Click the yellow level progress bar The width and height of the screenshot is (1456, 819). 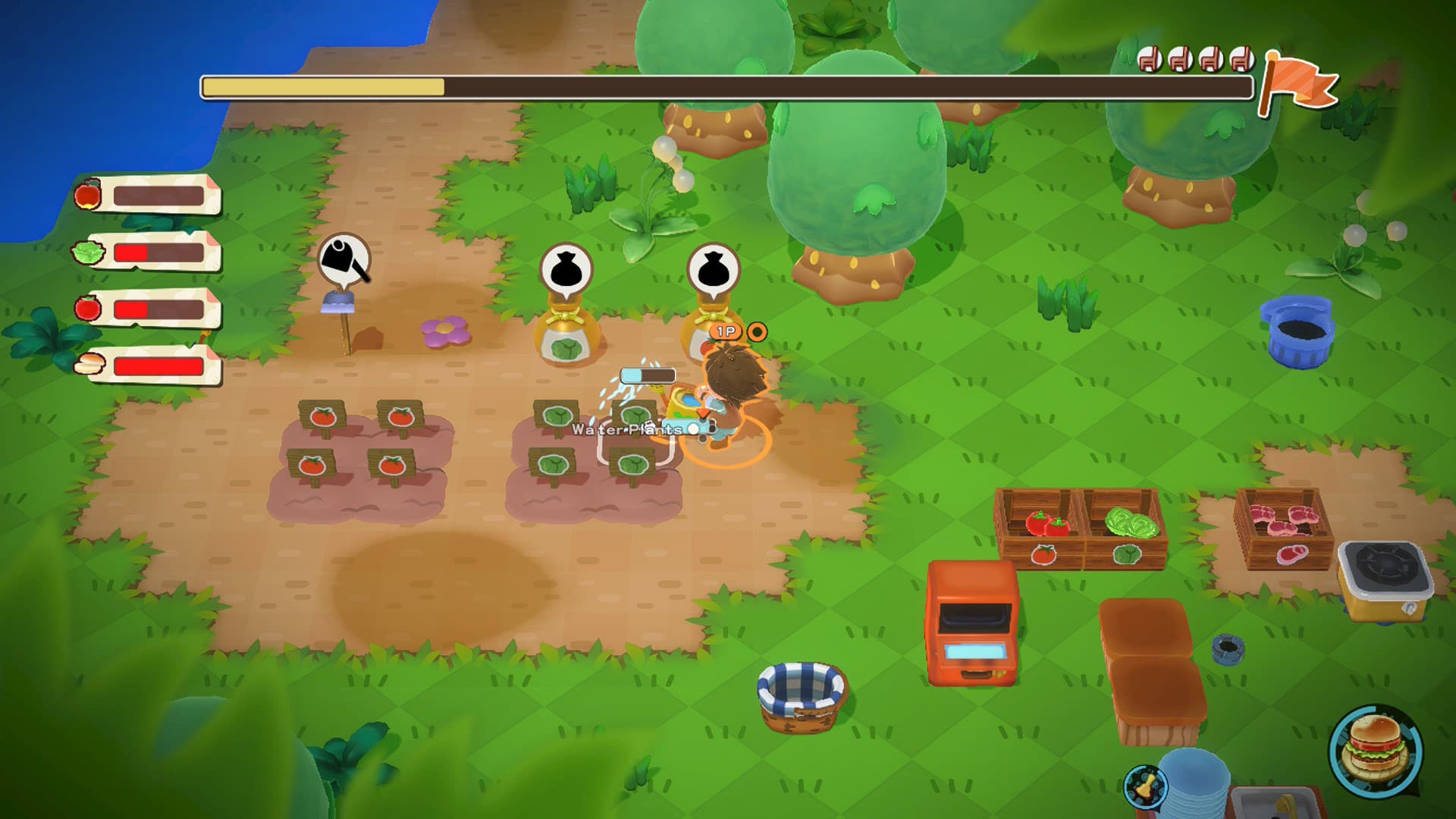coord(326,89)
